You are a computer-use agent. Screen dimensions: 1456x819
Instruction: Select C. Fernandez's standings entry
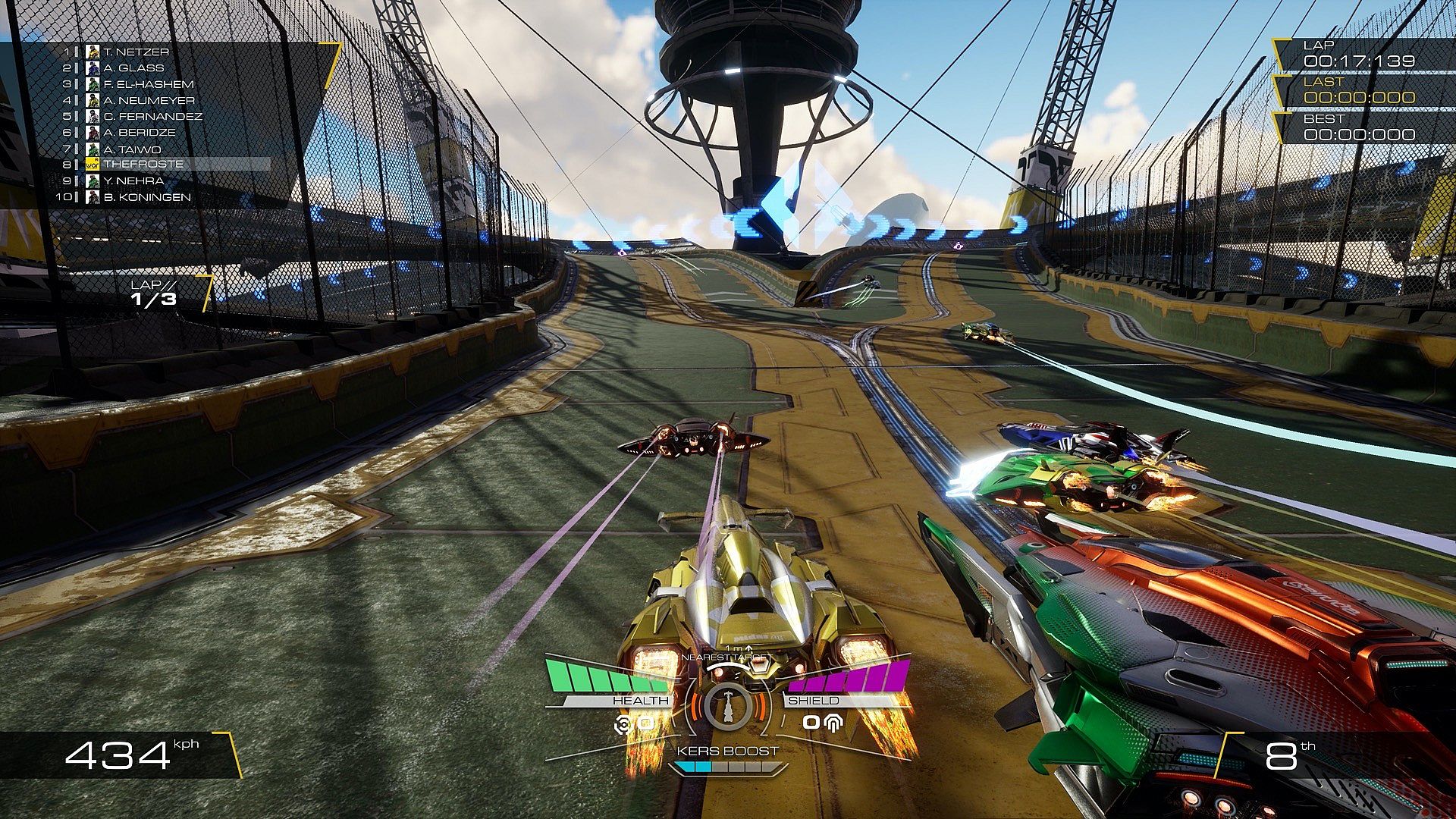[153, 117]
